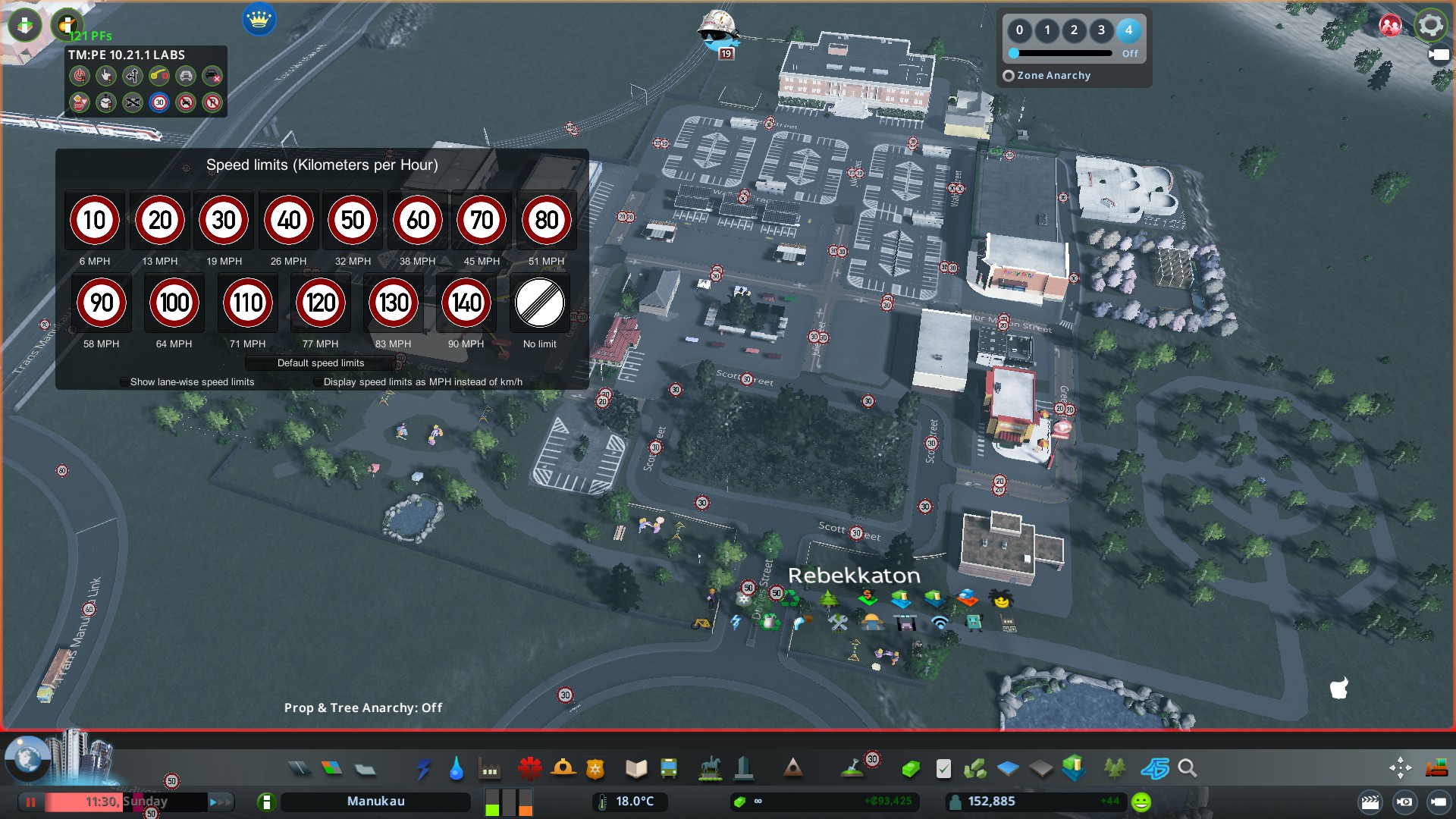The height and width of the screenshot is (819, 1456).
Task: Open the electricity build menu
Action: pyautogui.click(x=423, y=769)
